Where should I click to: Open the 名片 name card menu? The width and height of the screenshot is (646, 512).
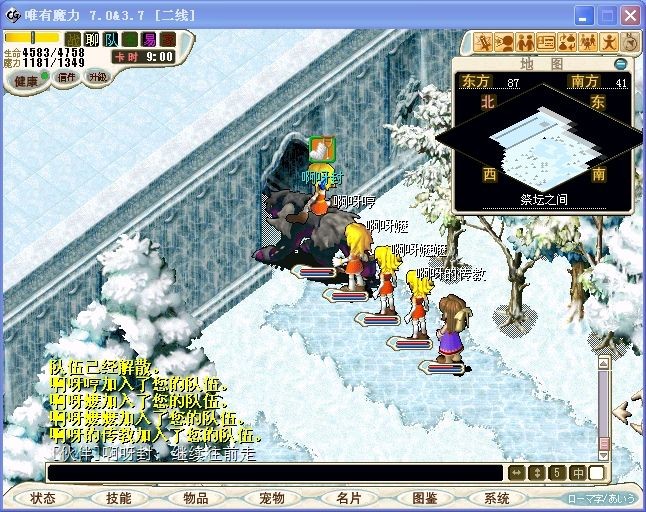click(x=348, y=498)
